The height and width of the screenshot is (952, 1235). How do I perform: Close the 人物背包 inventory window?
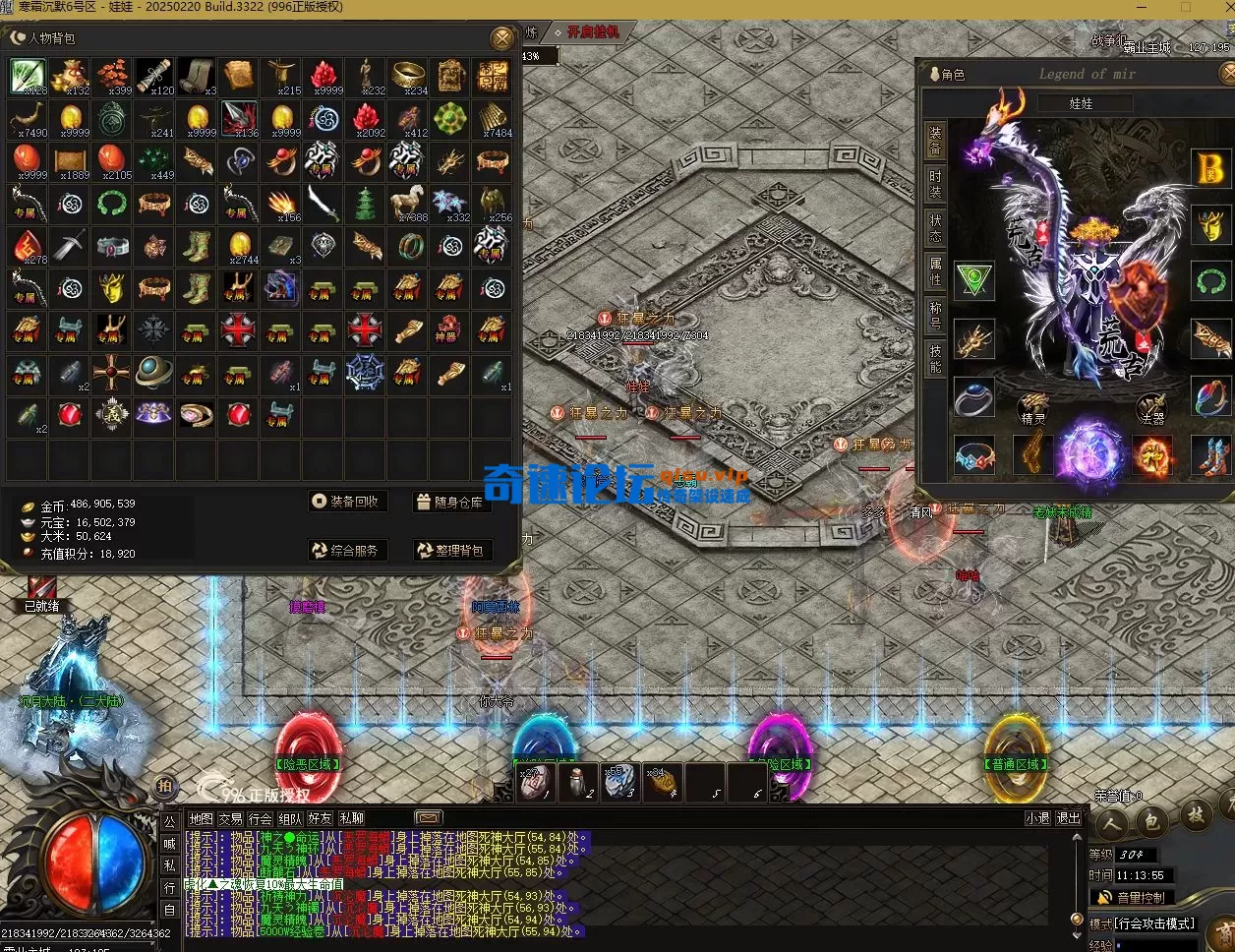click(x=502, y=38)
